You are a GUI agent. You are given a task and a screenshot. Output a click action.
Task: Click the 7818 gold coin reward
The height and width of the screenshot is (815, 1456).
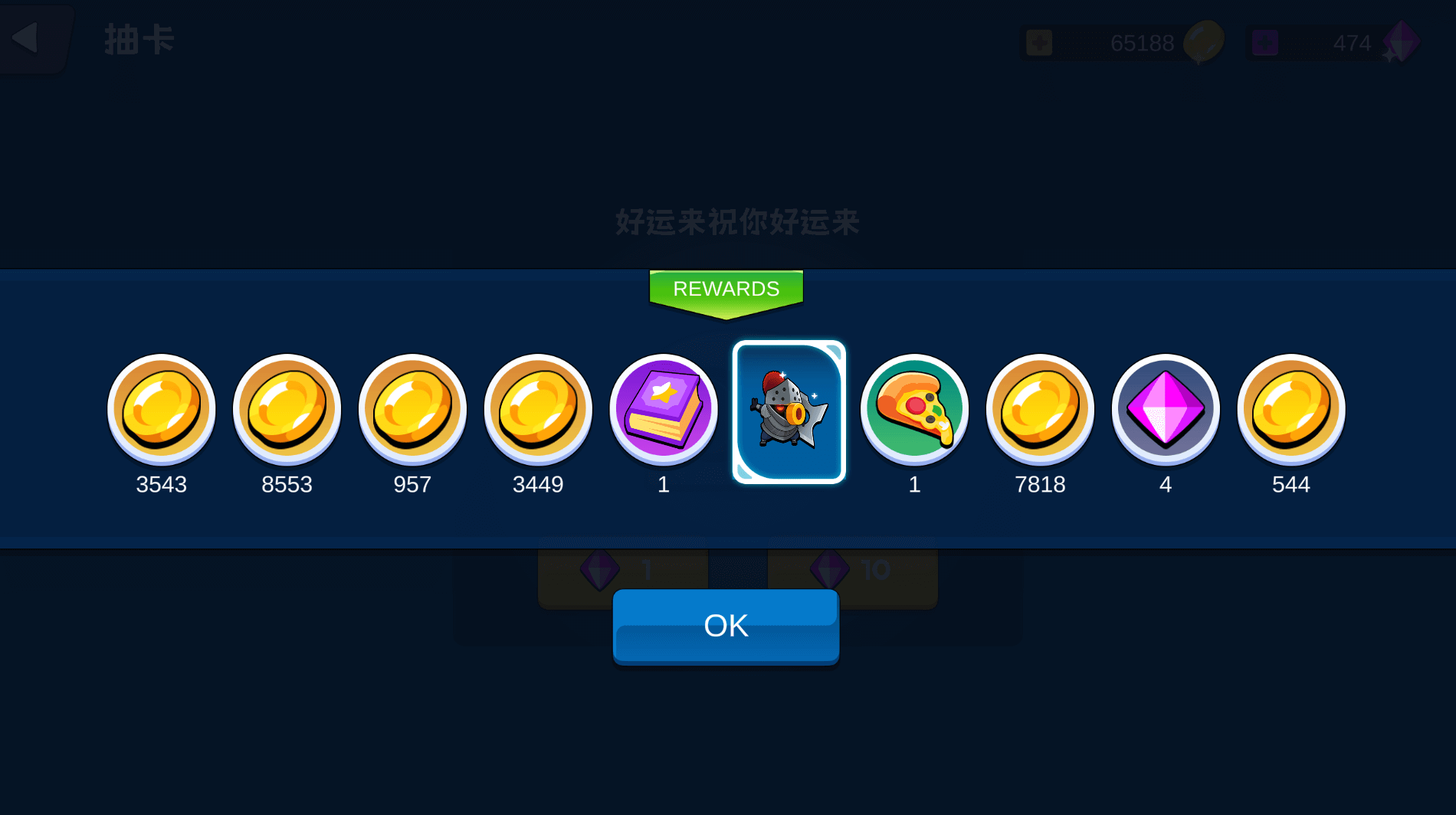[x=1040, y=410]
